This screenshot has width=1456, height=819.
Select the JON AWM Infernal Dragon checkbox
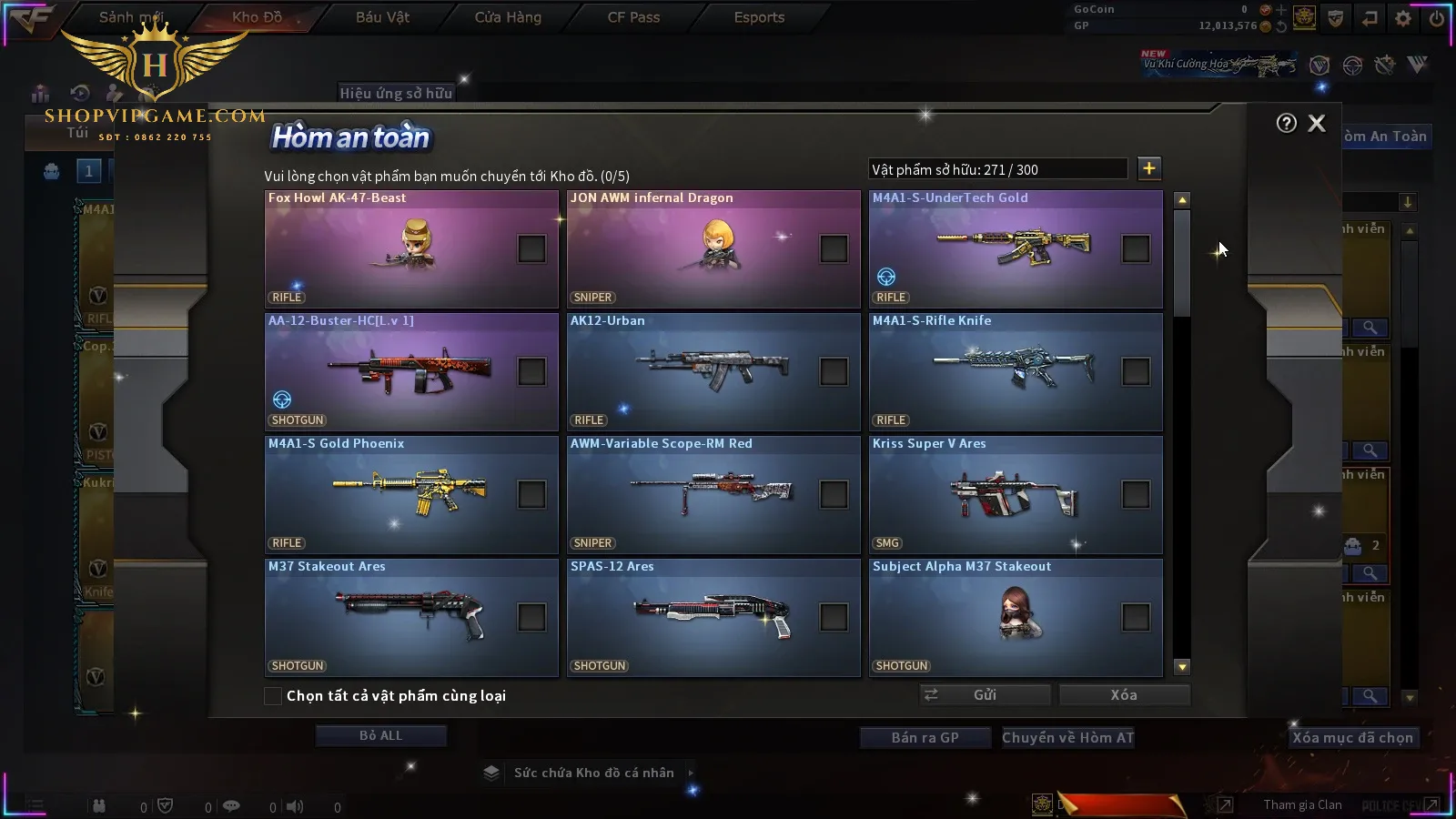[834, 248]
